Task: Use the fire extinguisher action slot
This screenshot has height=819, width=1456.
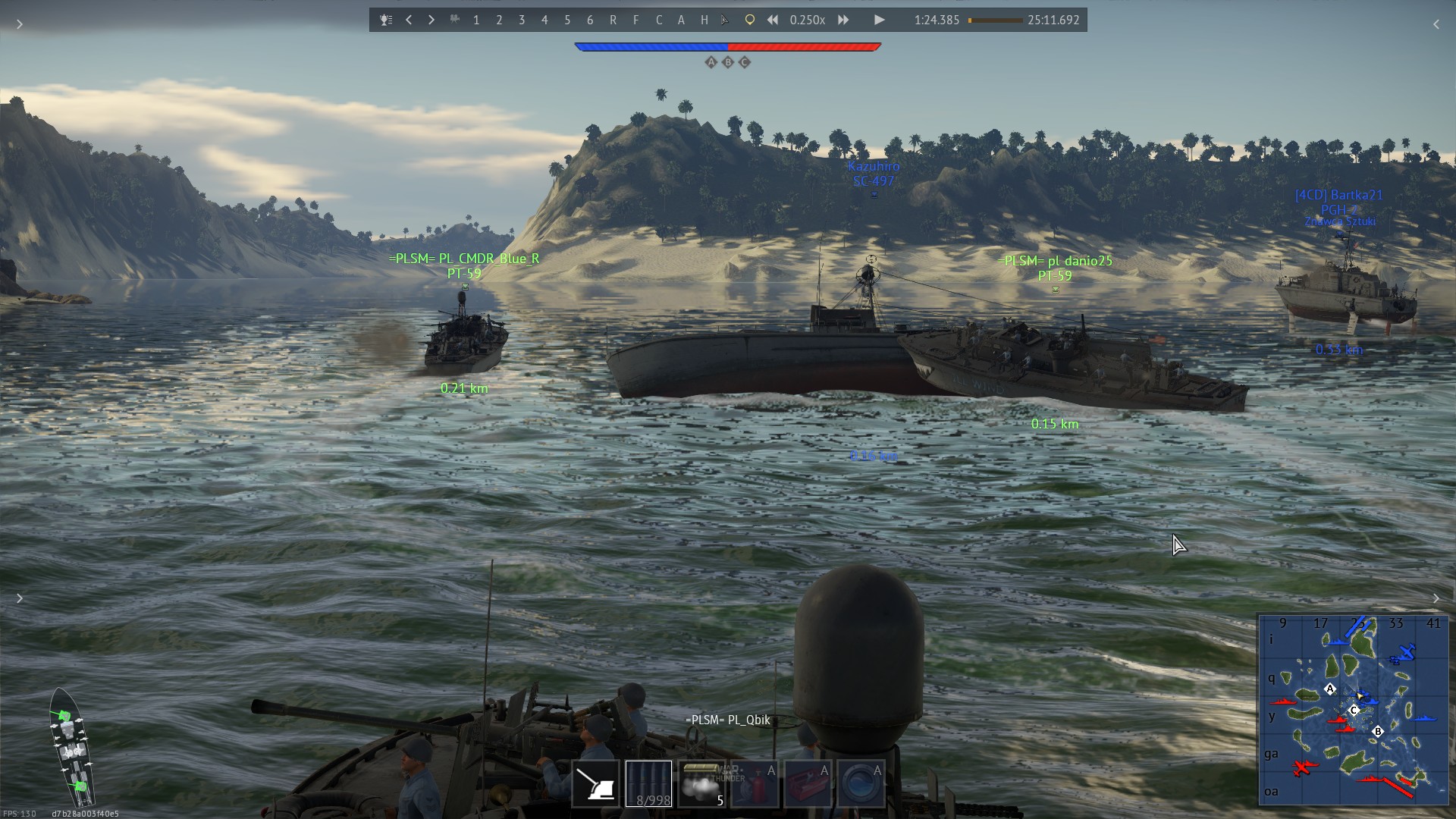Action: coord(755,784)
